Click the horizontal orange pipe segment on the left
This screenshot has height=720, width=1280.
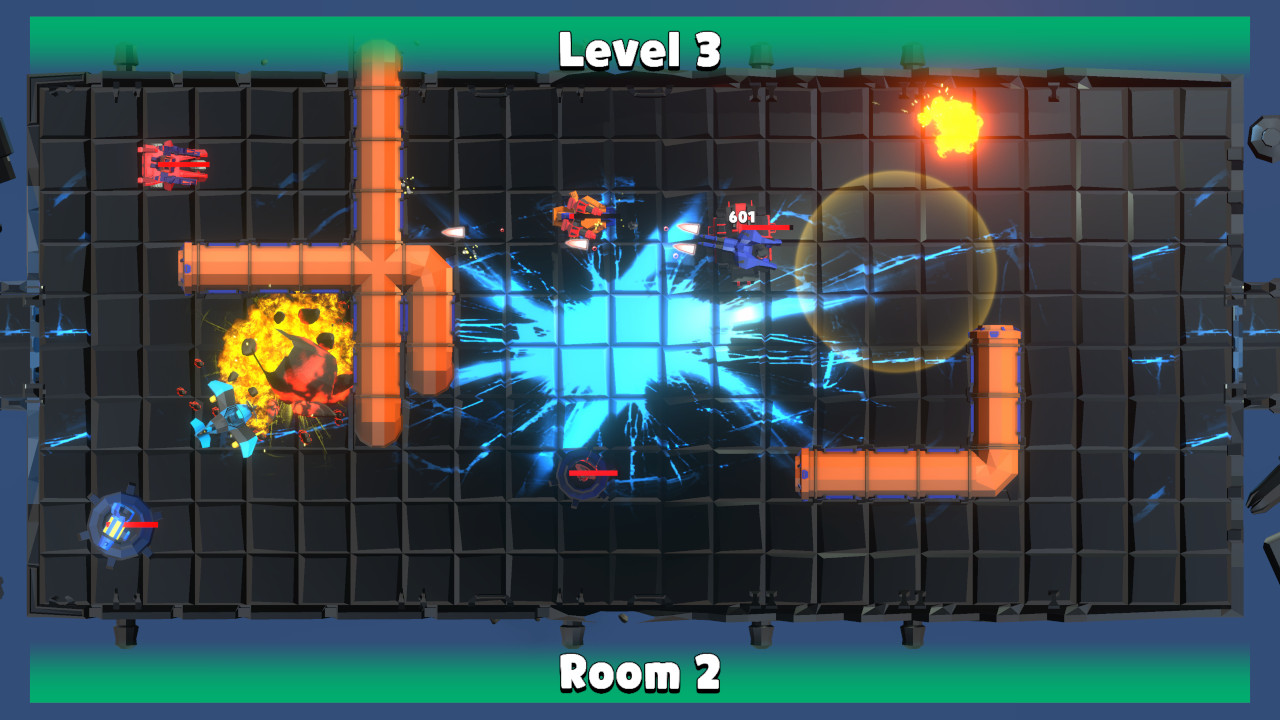(x=260, y=265)
